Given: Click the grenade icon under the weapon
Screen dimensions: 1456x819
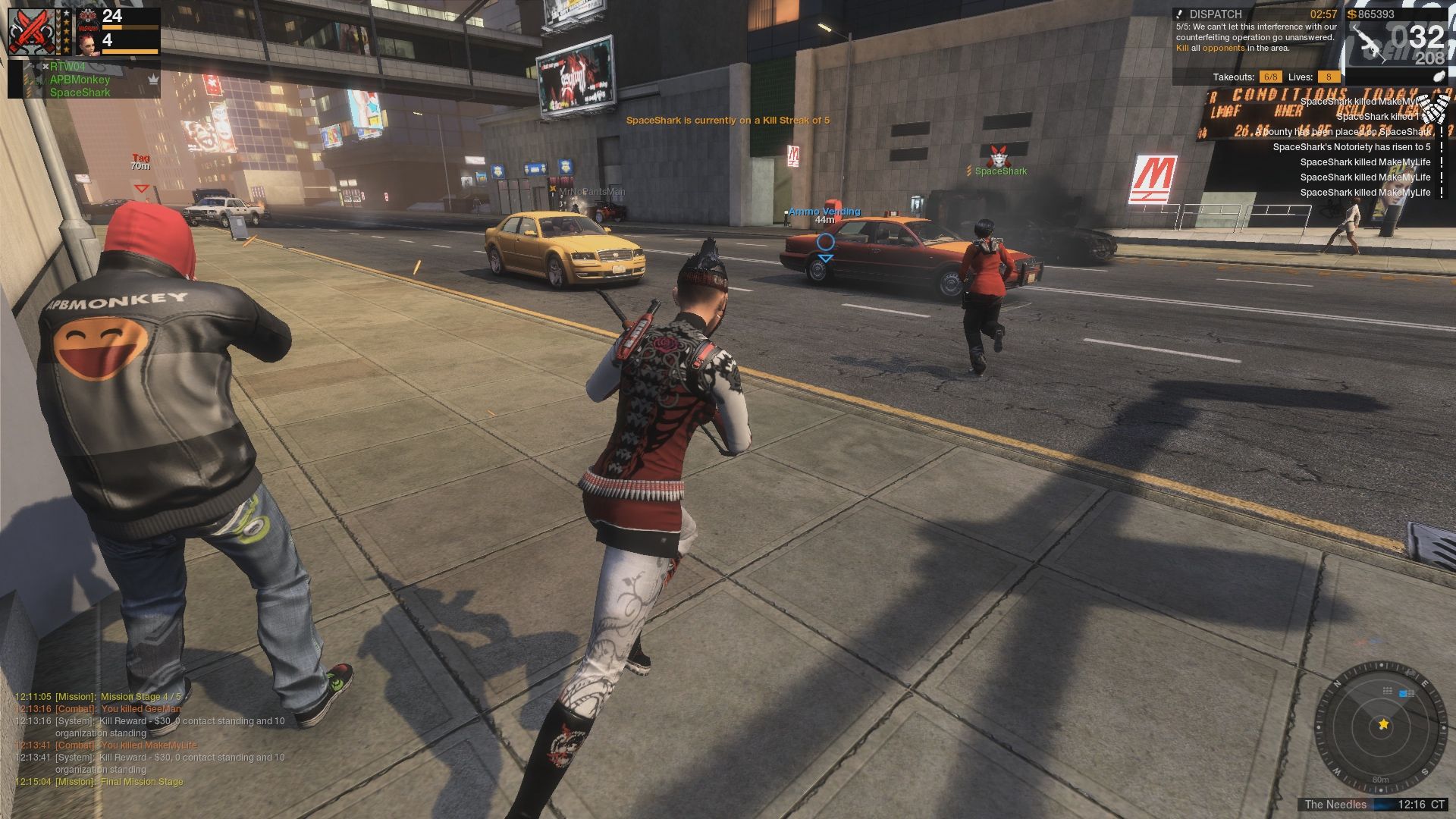Looking at the screenshot, I should click(1439, 77).
